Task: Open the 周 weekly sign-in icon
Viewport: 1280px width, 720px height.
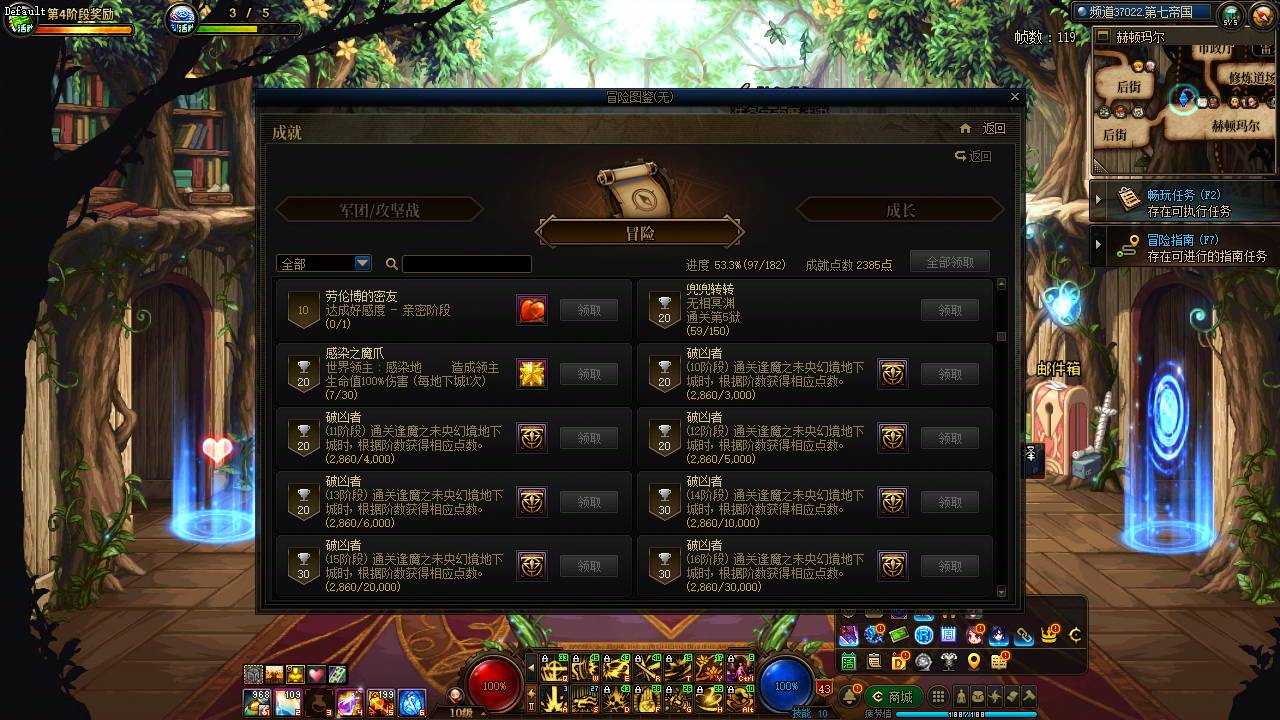Action: (947, 635)
